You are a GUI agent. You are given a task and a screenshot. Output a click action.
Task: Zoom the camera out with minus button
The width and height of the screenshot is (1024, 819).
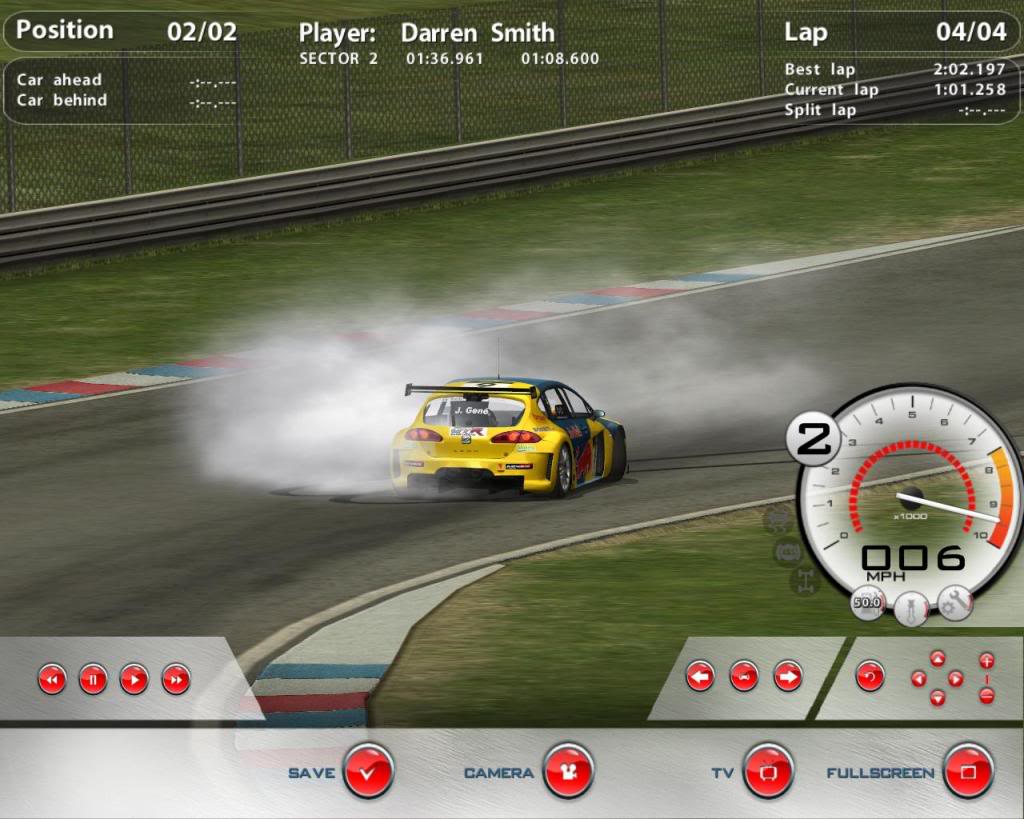[x=987, y=695]
